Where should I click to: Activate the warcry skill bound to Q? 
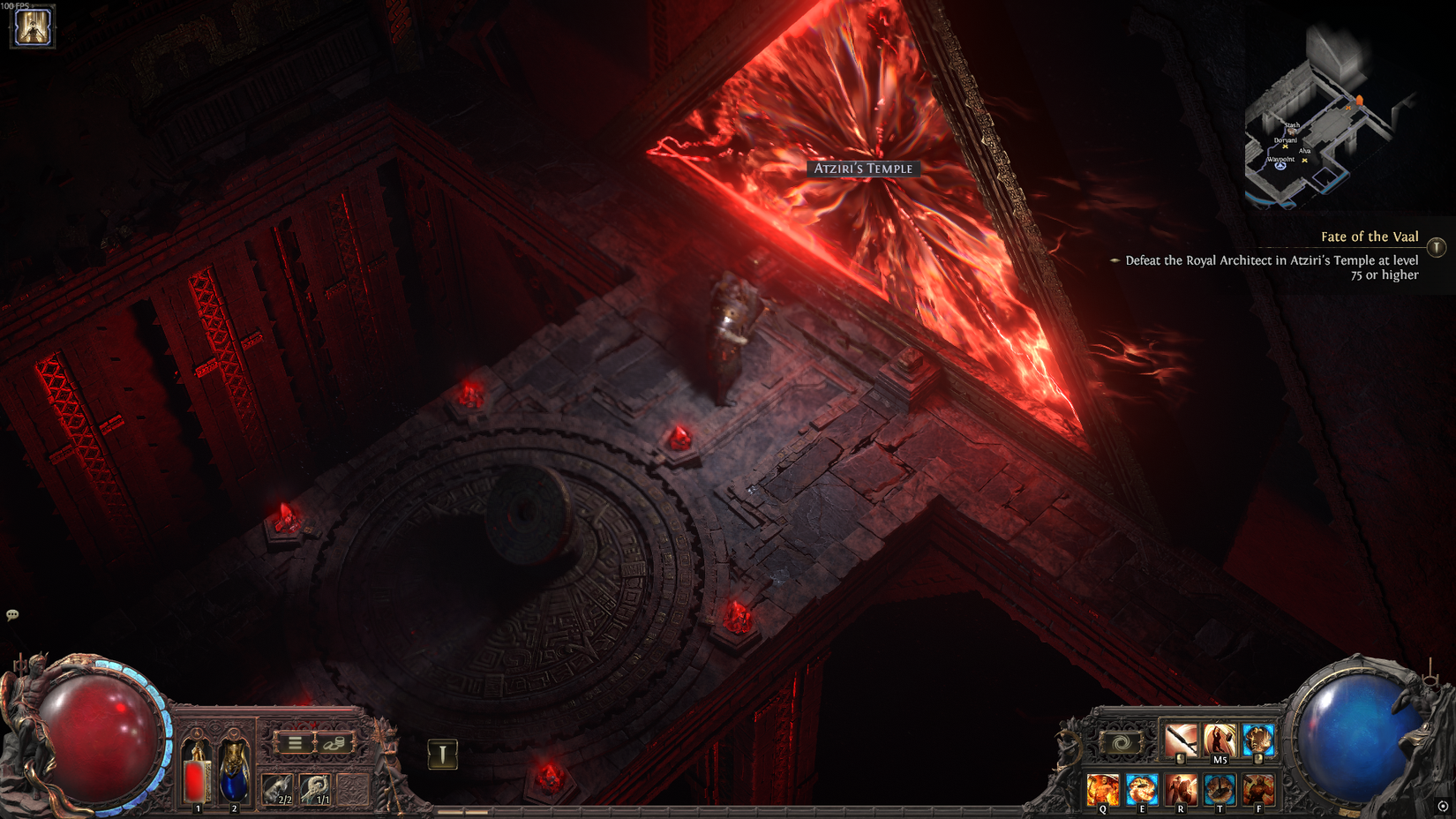coord(1103,789)
